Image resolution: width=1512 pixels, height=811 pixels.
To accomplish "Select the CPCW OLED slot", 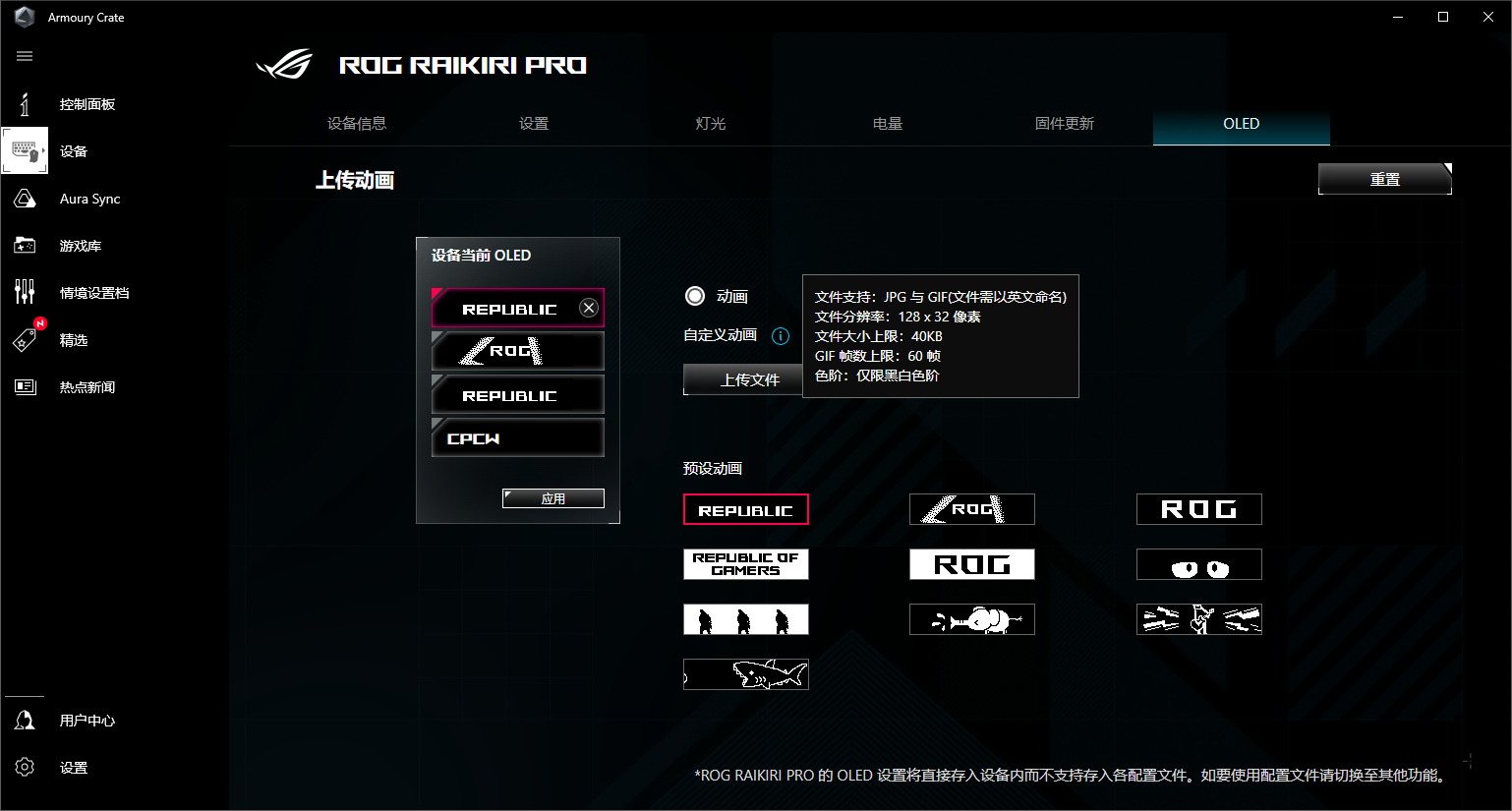I will coord(517,438).
